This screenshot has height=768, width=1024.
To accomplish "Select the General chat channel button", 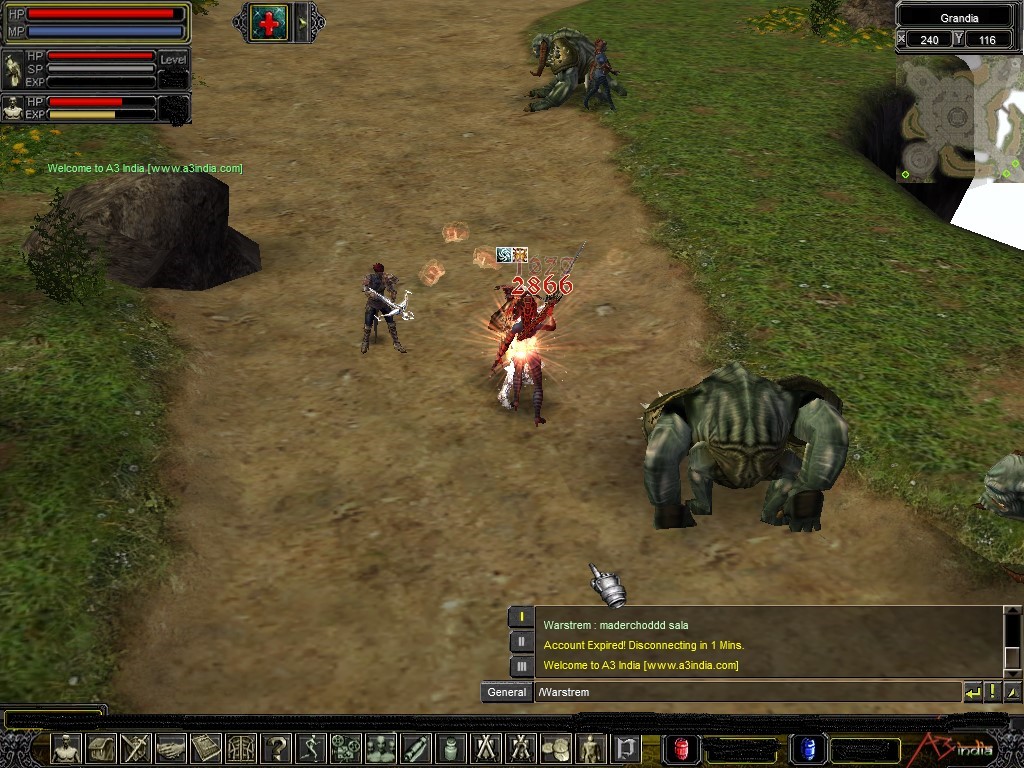I will [506, 692].
